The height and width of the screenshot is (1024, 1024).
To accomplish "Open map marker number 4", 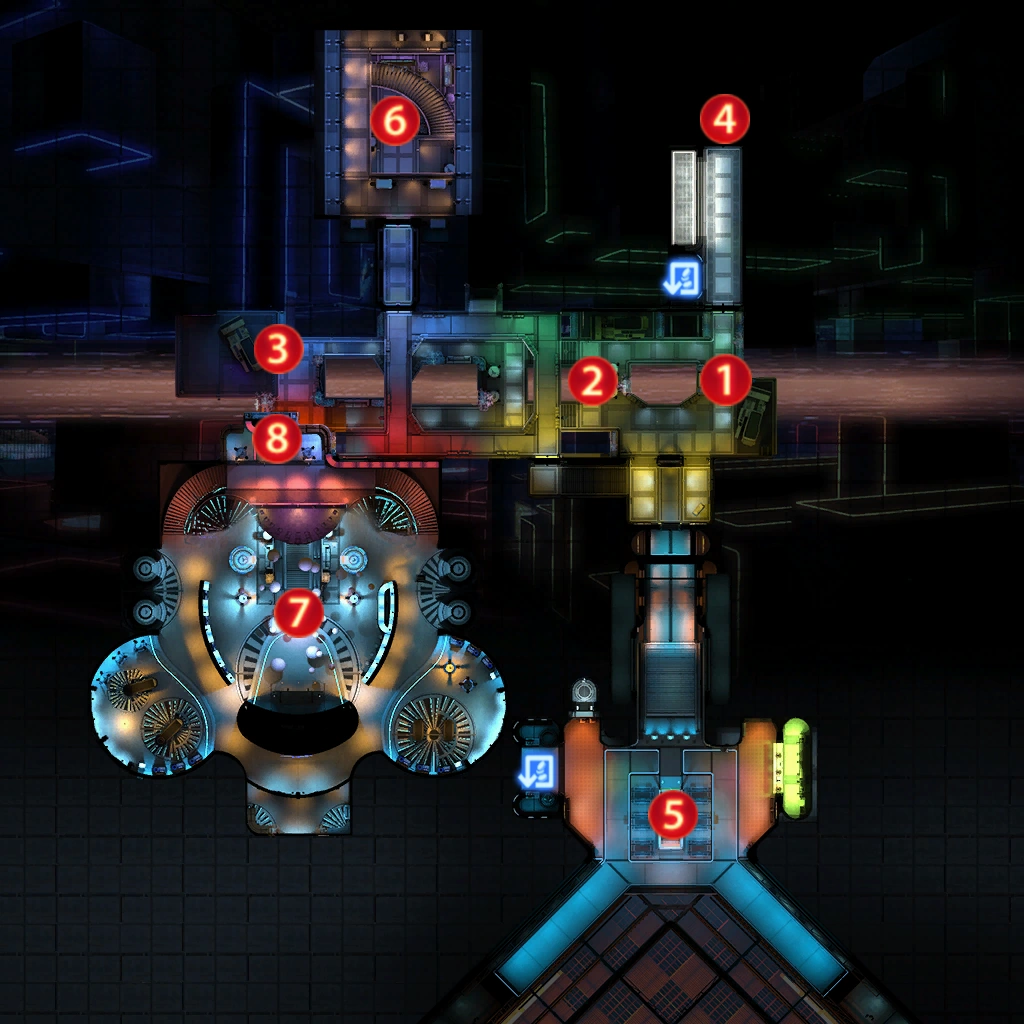I will (724, 120).
